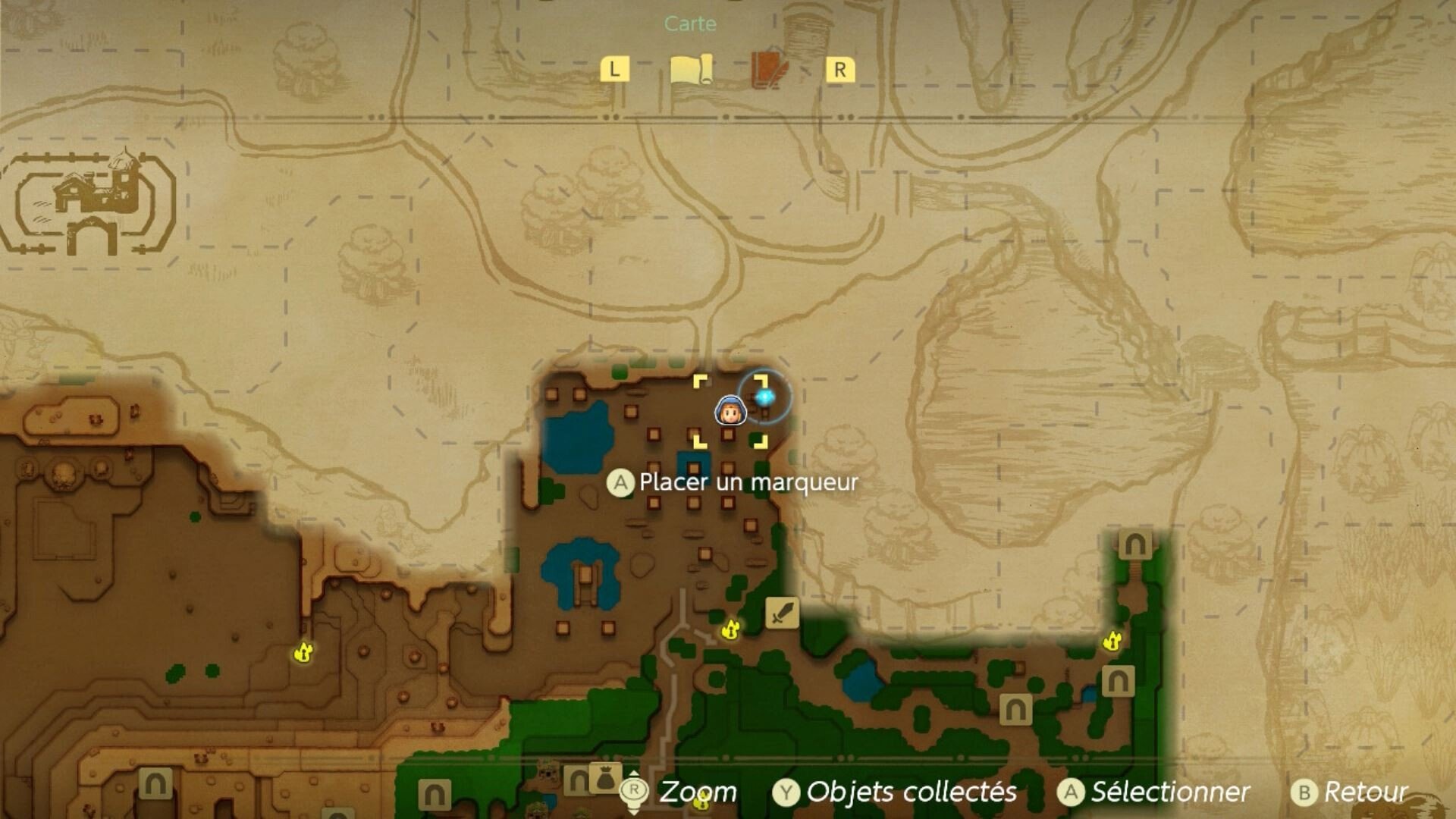Screen dimensions: 1456x819
Task: Select Zelda's portrait position marker
Action: click(730, 411)
